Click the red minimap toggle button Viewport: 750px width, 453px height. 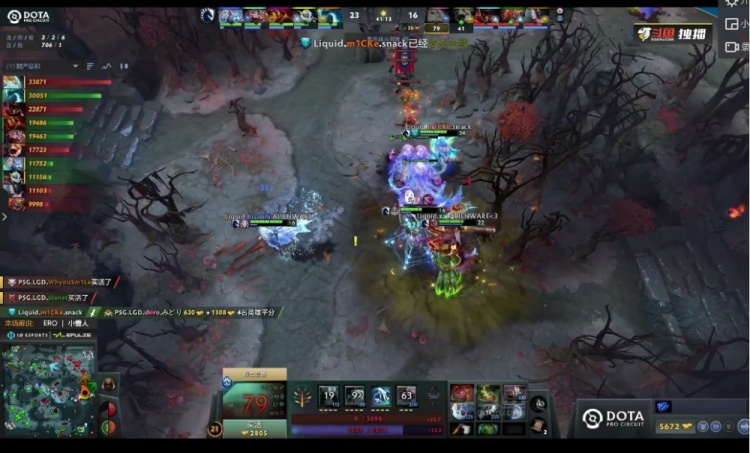point(109,407)
